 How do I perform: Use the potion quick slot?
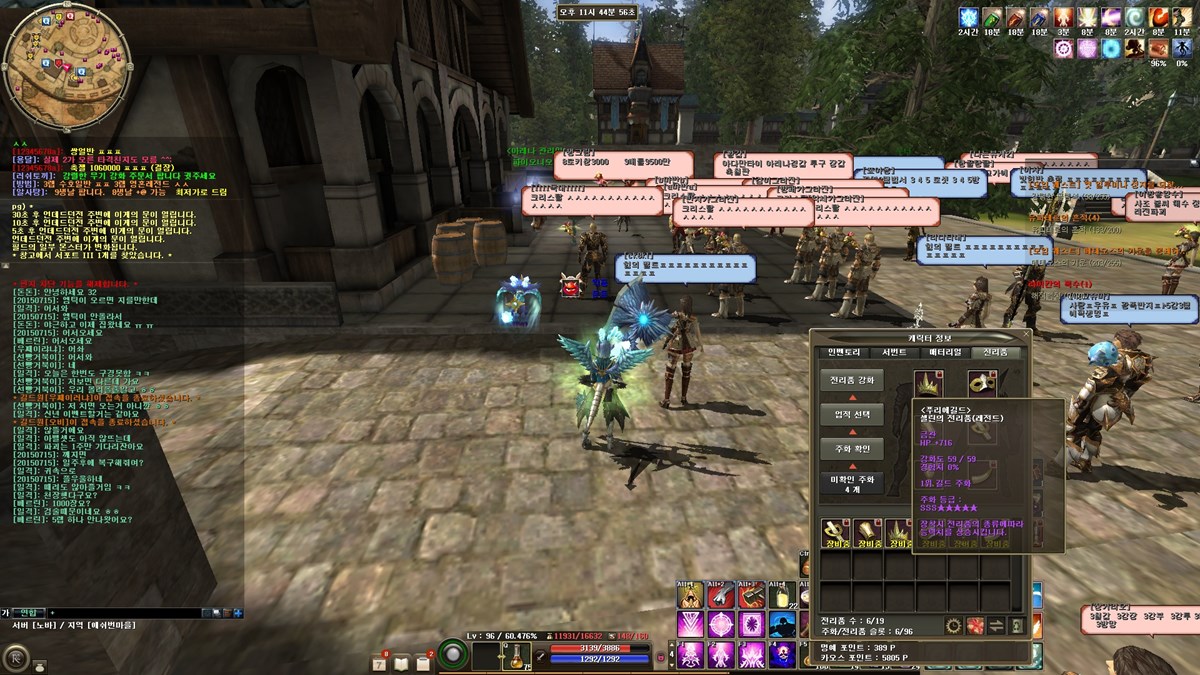[515, 657]
